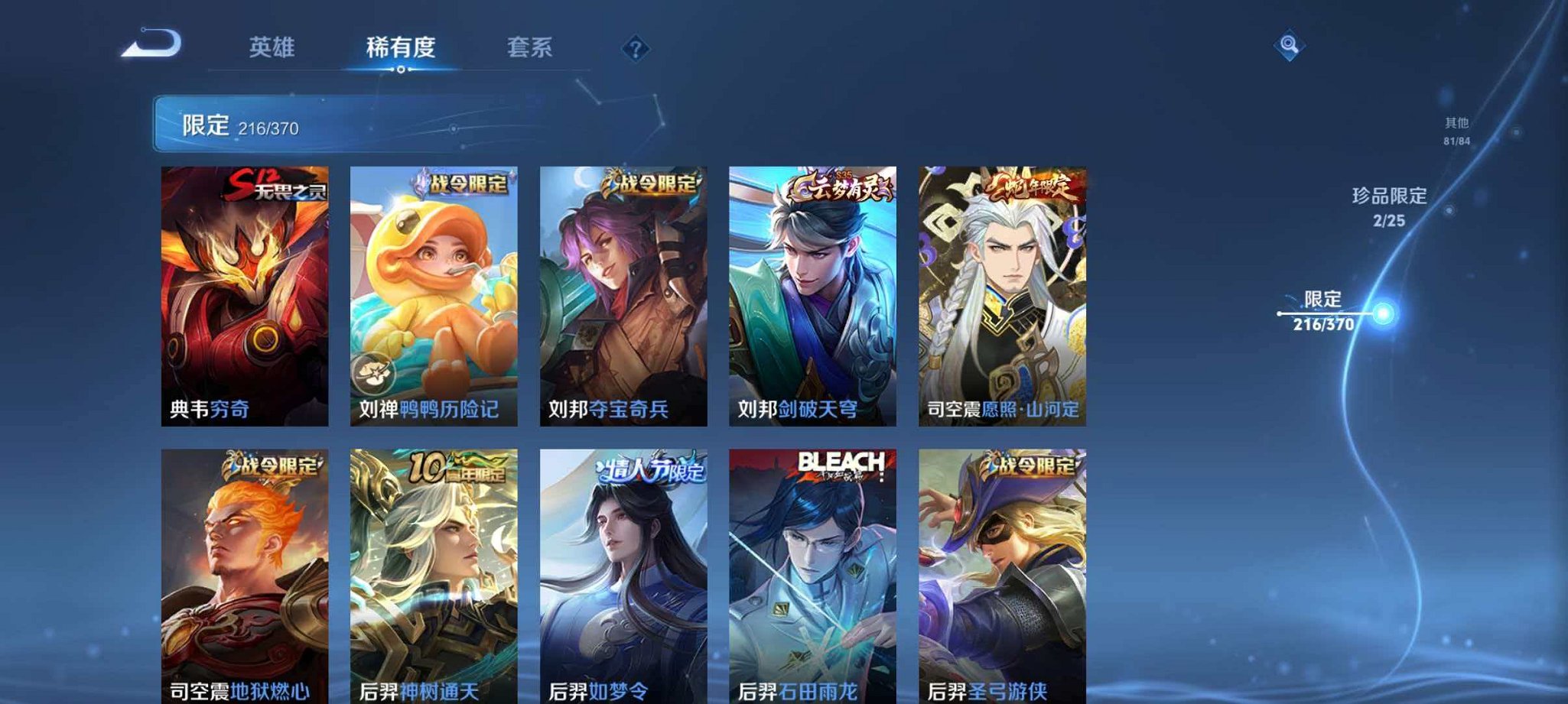Click the search magnifier icon
This screenshot has width=1568, height=704.
(1289, 49)
